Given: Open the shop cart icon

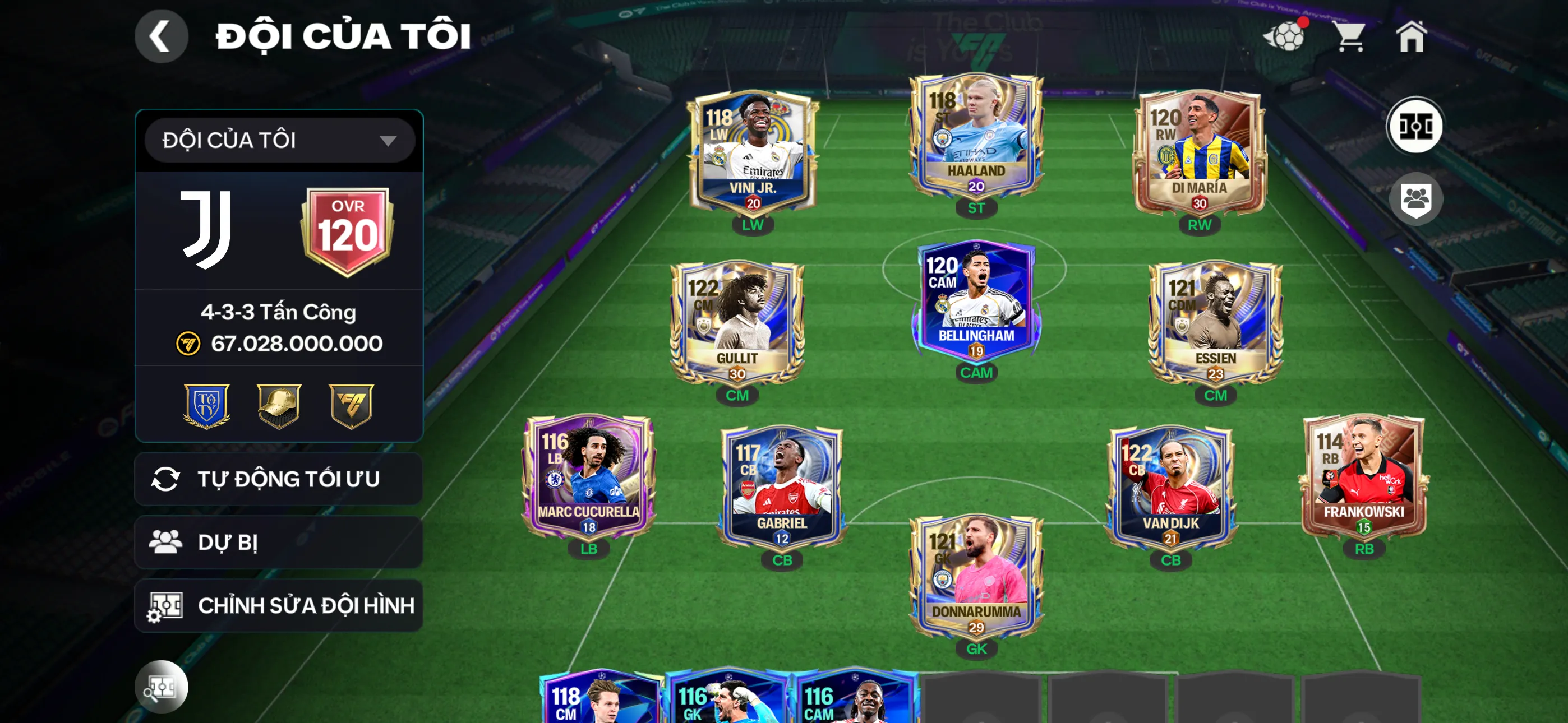Looking at the screenshot, I should [x=1349, y=36].
